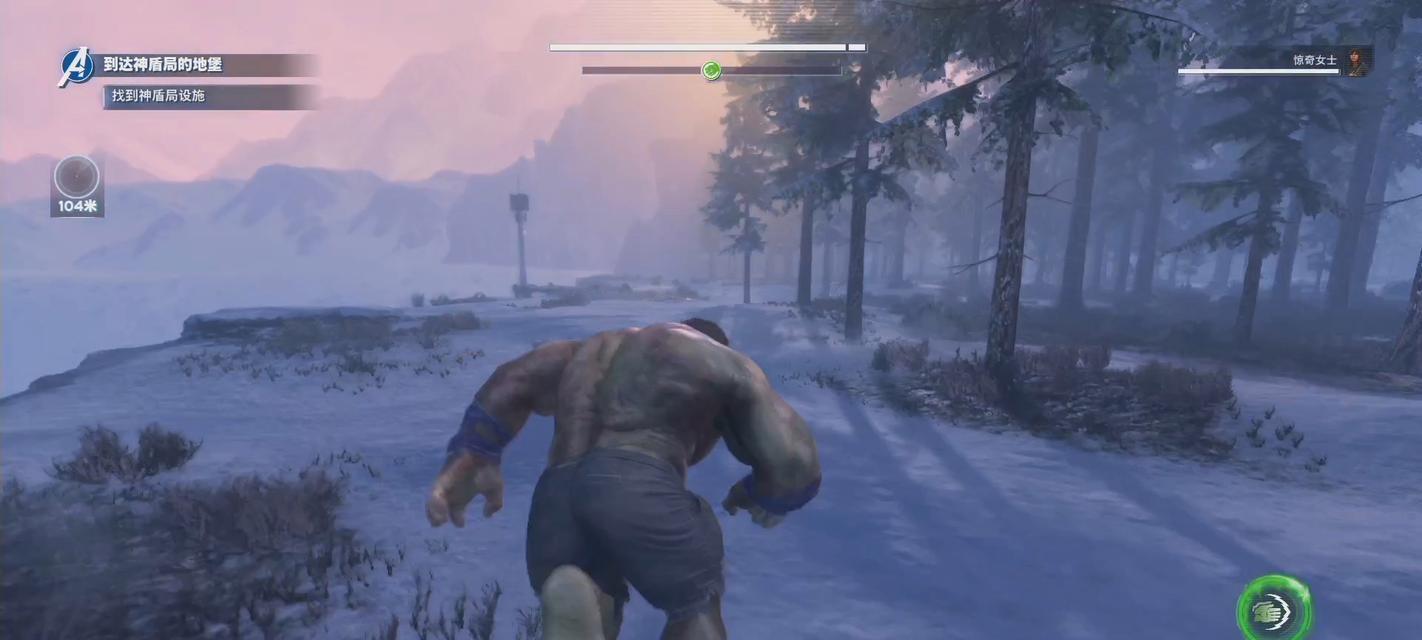
Task: Click the Avengers logo beside the objective
Action: [x=76, y=67]
